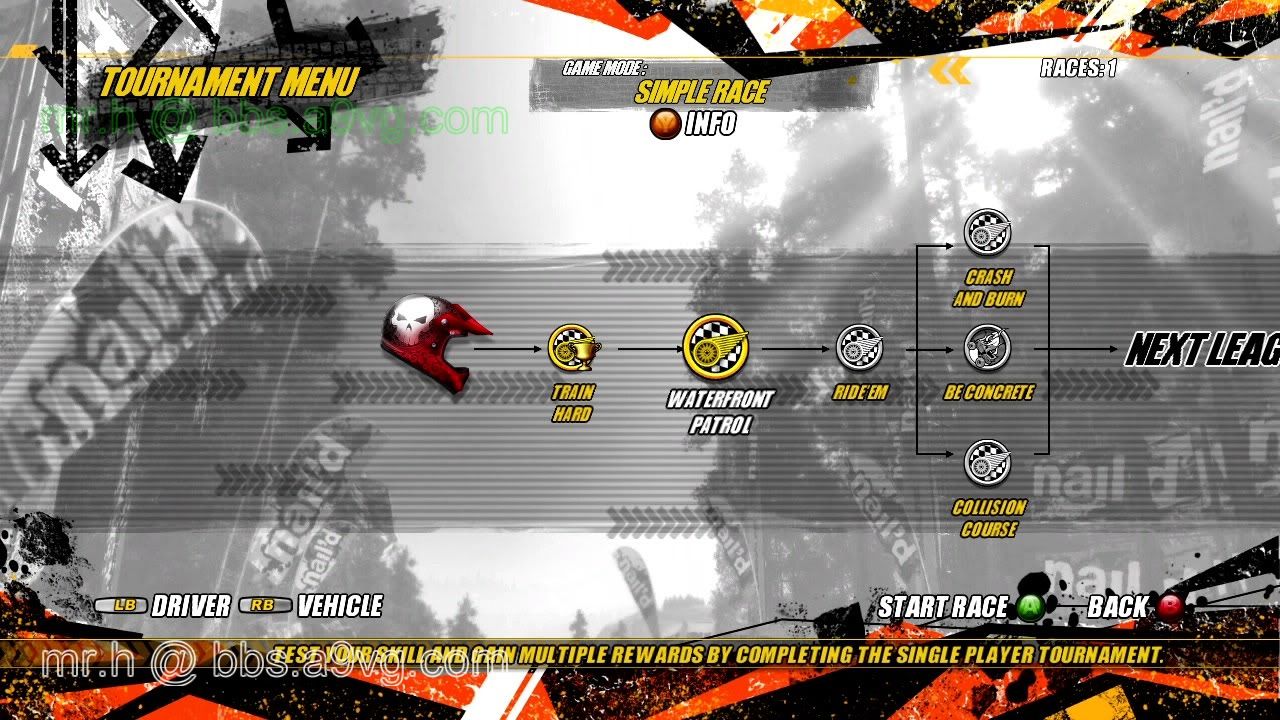Viewport: 1280px width, 720px height.
Task: Go Back from the tournament menu
Action: coord(1170,607)
